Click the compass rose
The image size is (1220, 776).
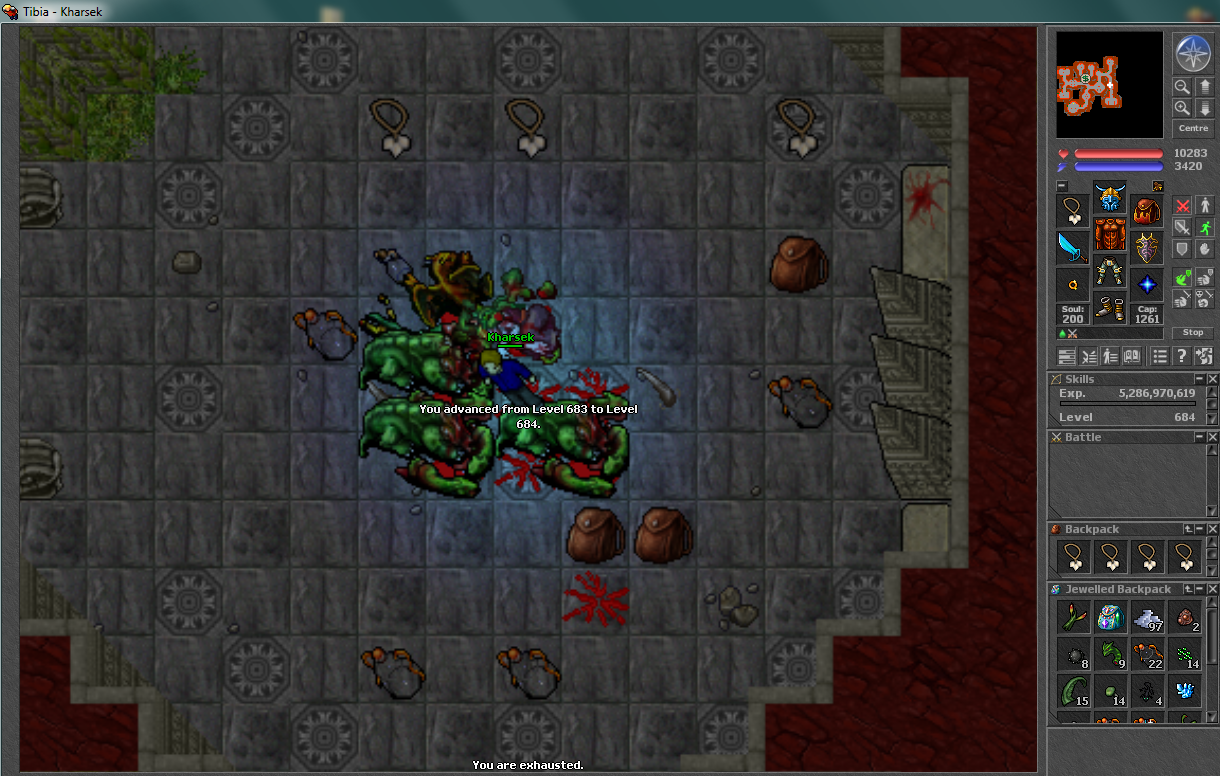(1192, 51)
